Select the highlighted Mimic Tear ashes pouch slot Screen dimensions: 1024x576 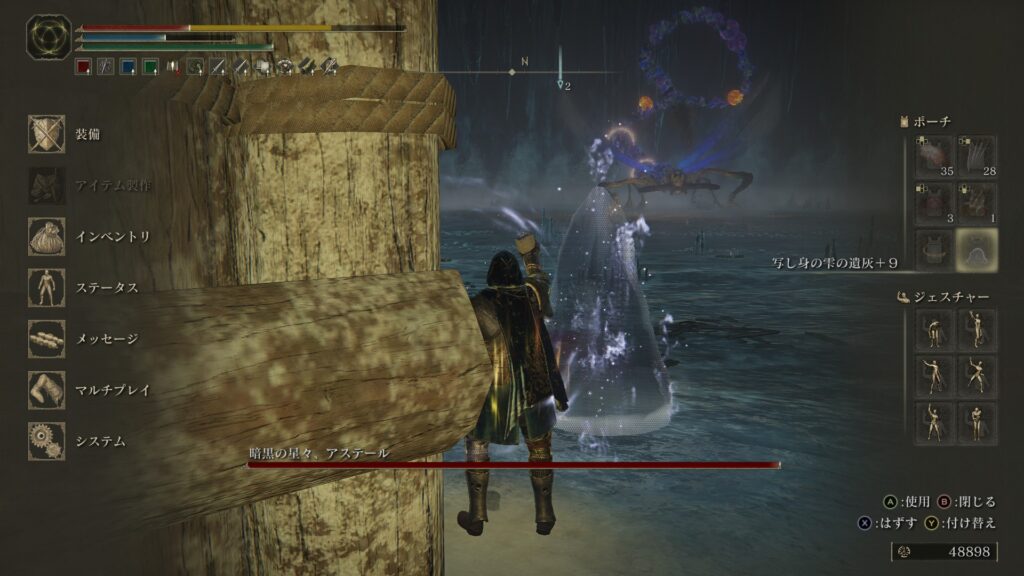click(977, 249)
